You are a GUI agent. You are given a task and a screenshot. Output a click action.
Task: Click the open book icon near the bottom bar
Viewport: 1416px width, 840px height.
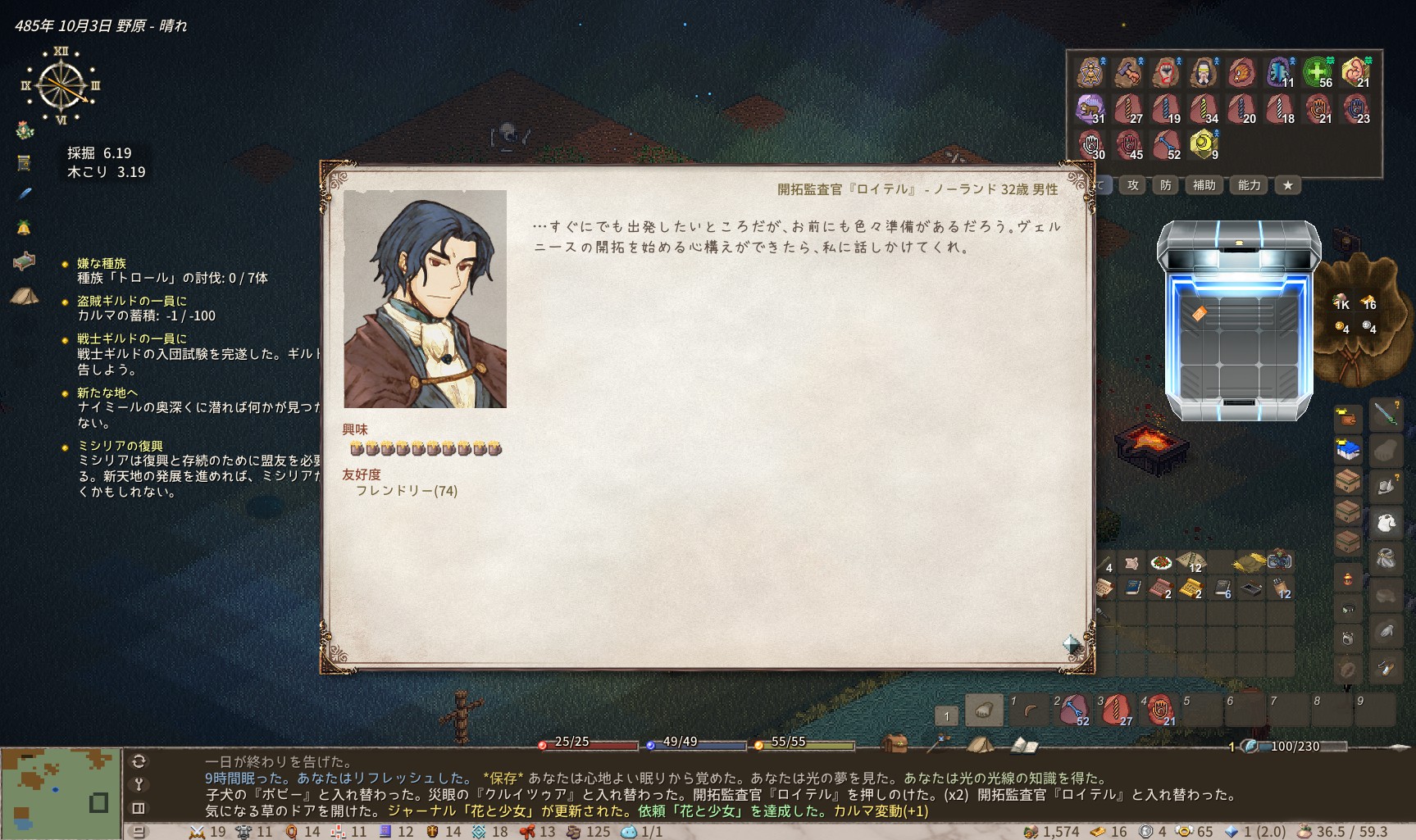click(x=1024, y=745)
